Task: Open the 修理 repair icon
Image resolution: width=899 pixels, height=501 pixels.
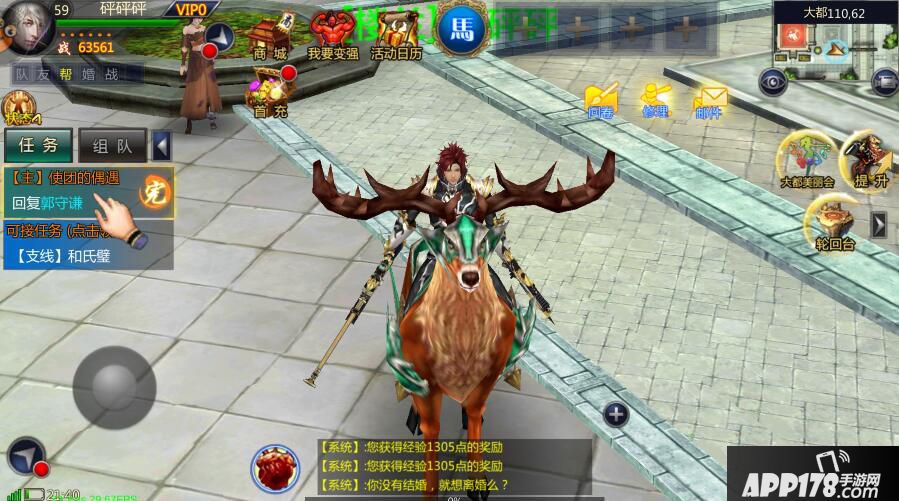Action: (x=655, y=99)
